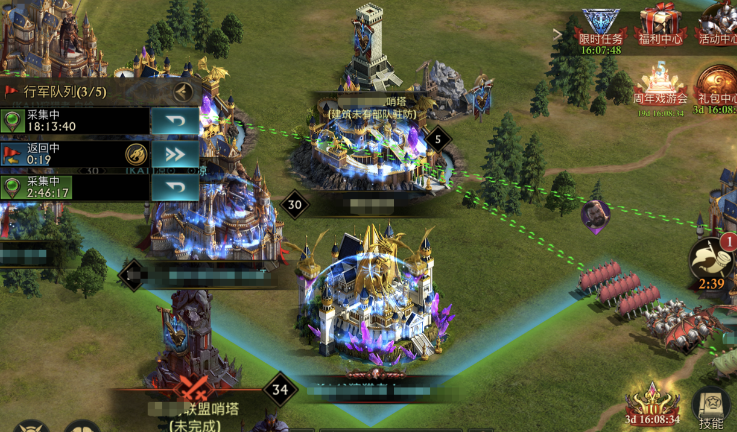Open the gift pack center (礼包中心)
Image resolution: width=737 pixels, height=432 pixels.
coord(716,84)
